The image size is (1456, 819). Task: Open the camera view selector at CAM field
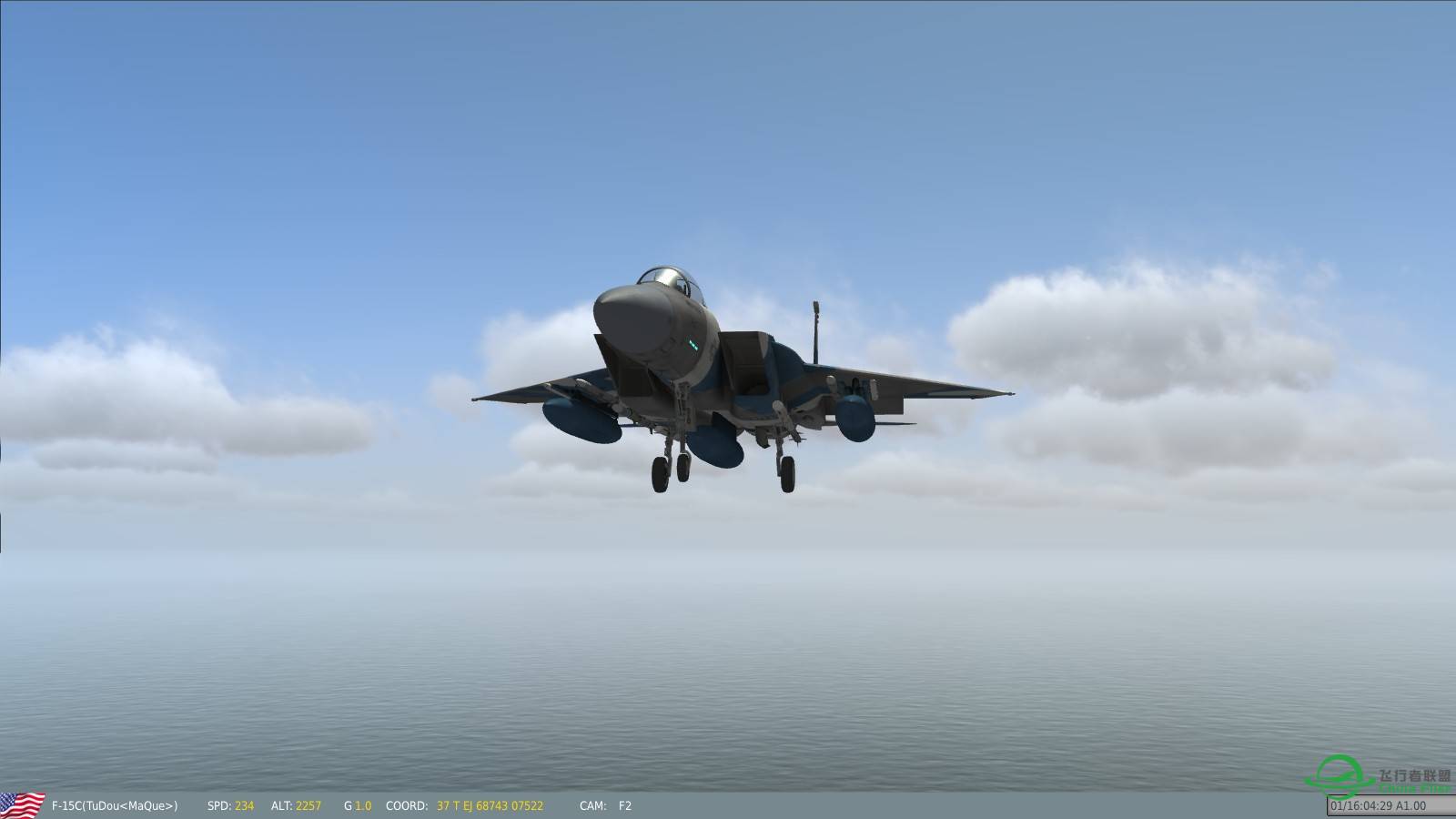pyautogui.click(x=591, y=805)
